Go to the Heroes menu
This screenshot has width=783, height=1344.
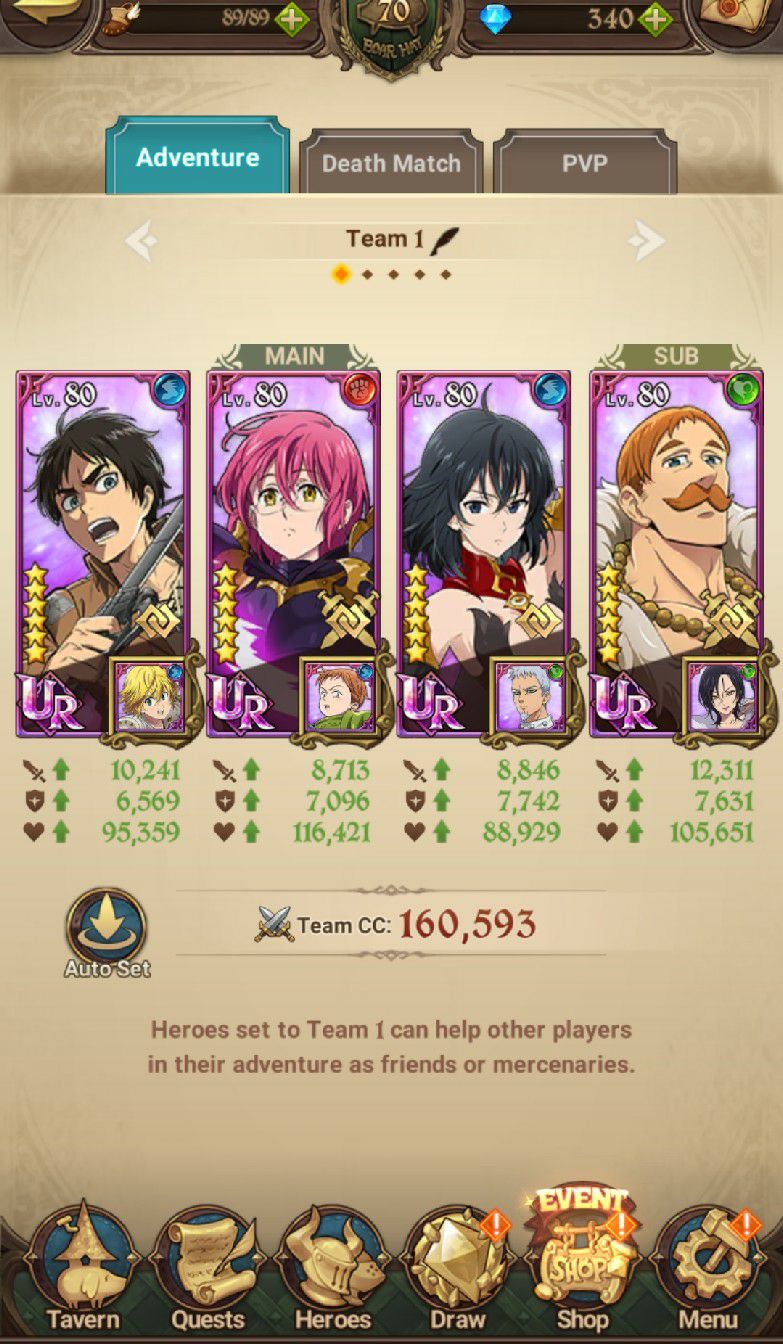pos(333,1272)
